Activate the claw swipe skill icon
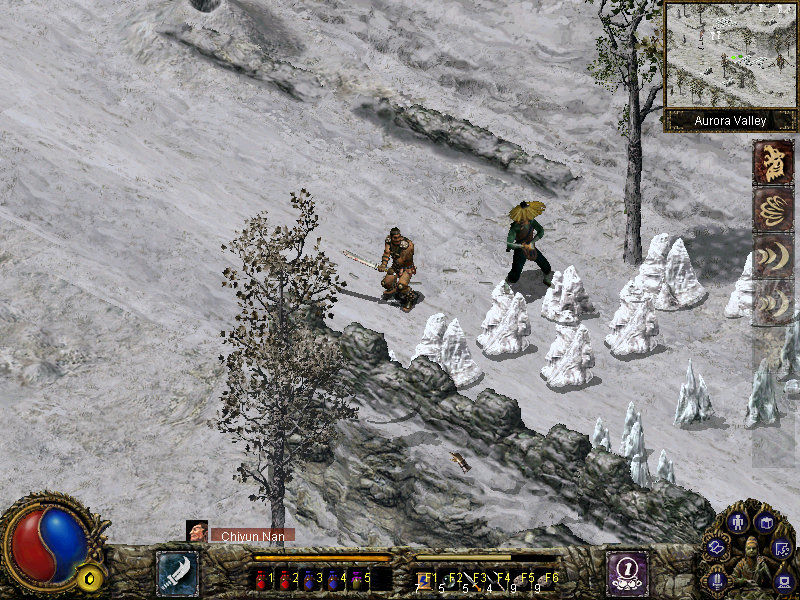The height and width of the screenshot is (600, 800). pos(773,209)
